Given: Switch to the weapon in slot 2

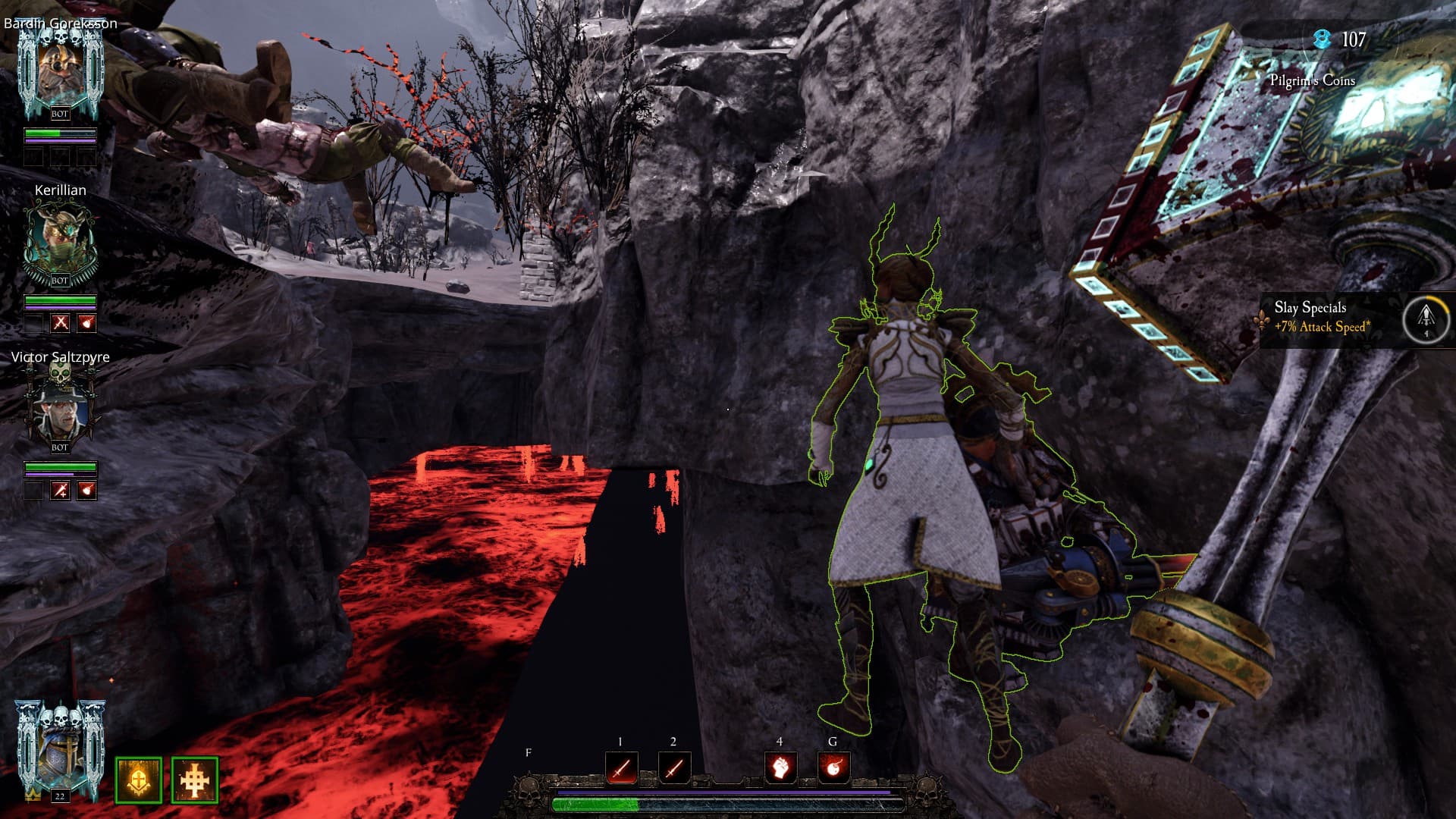Looking at the screenshot, I should pos(674,767).
